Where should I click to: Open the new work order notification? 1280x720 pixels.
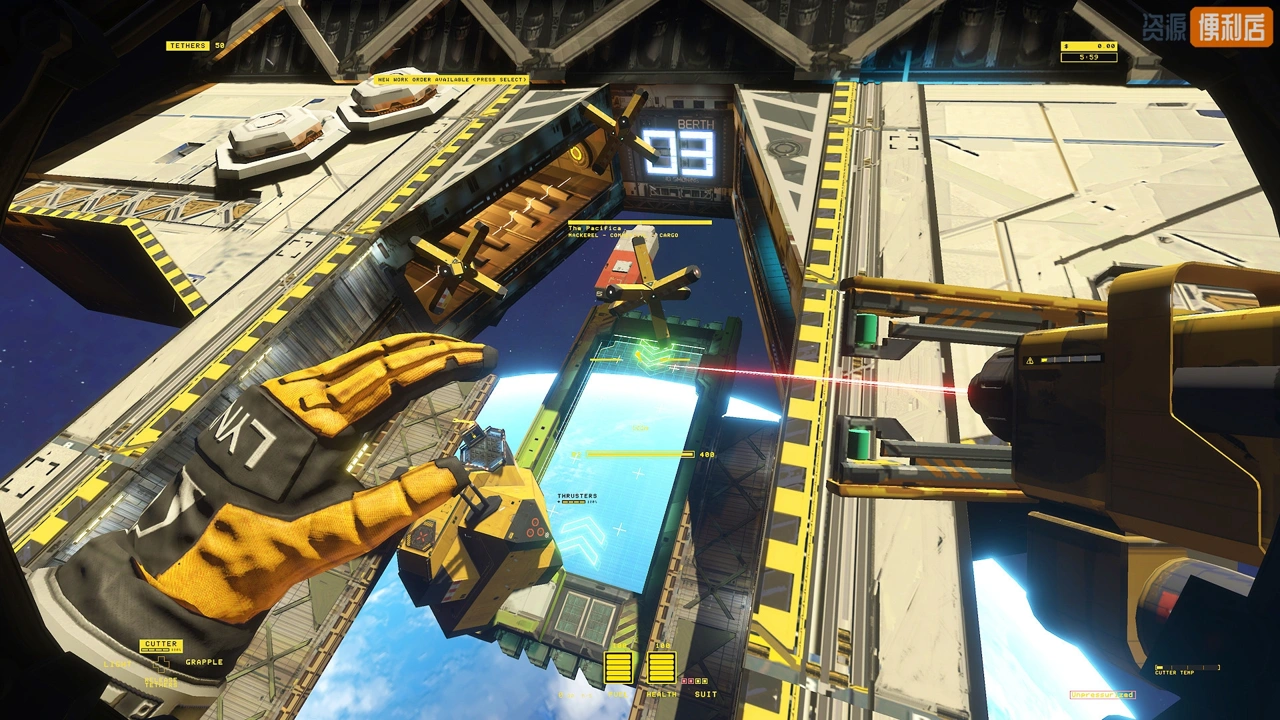[x=450, y=80]
